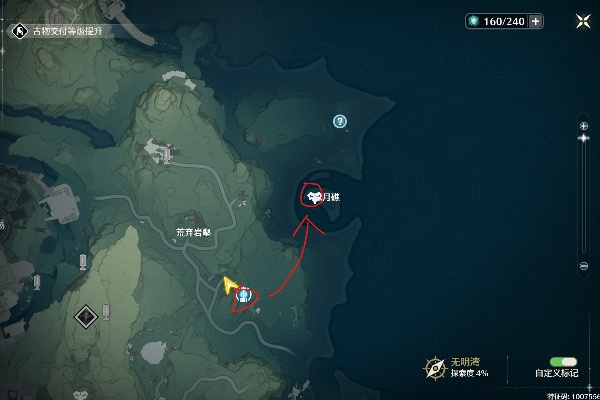The image size is (600, 400).
Task: Add more Waveplates with the plus button
Action: pyautogui.click(x=536, y=21)
